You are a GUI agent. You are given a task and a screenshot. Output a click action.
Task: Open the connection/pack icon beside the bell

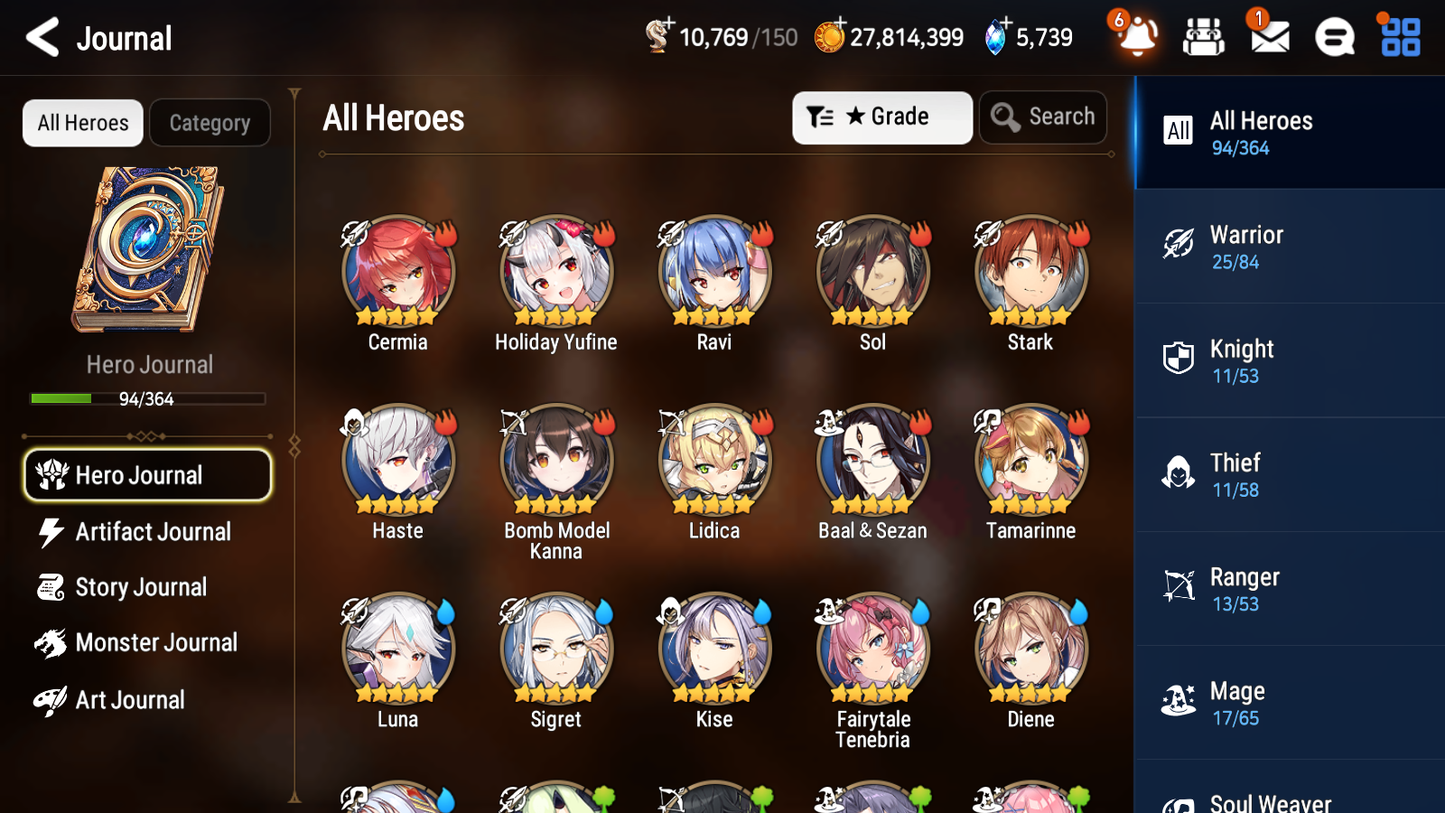[1203, 37]
